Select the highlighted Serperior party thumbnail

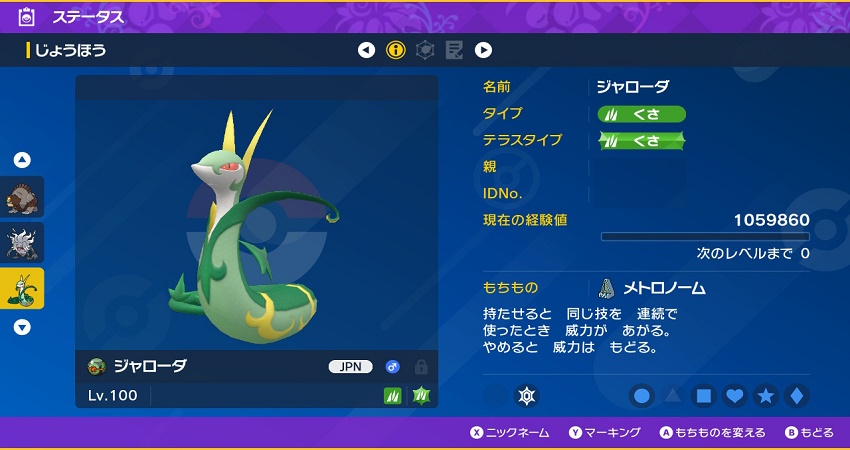23,289
